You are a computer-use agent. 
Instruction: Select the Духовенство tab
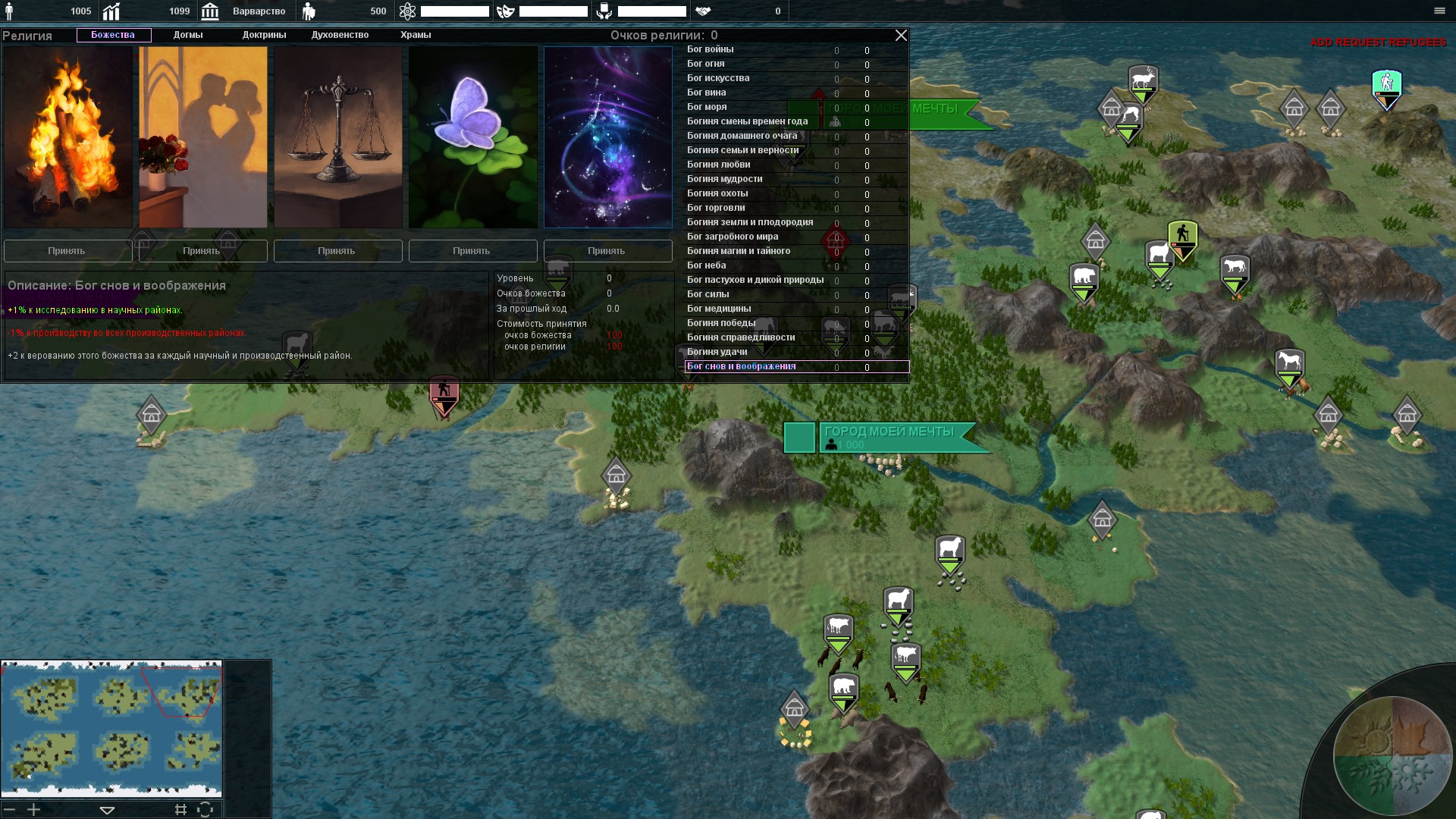340,35
